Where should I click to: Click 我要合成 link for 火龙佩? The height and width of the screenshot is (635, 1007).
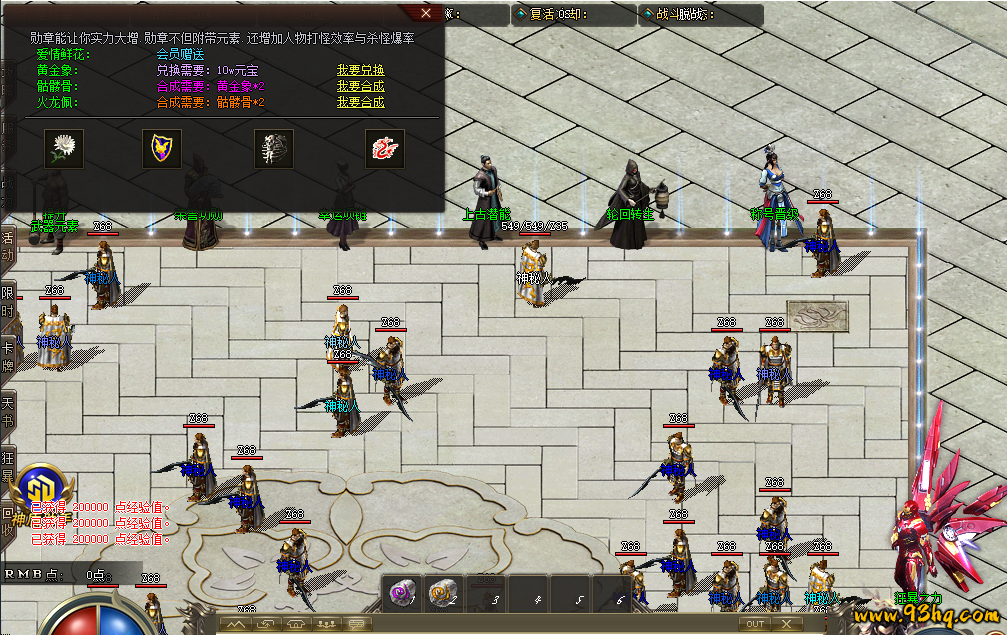pyautogui.click(x=360, y=102)
